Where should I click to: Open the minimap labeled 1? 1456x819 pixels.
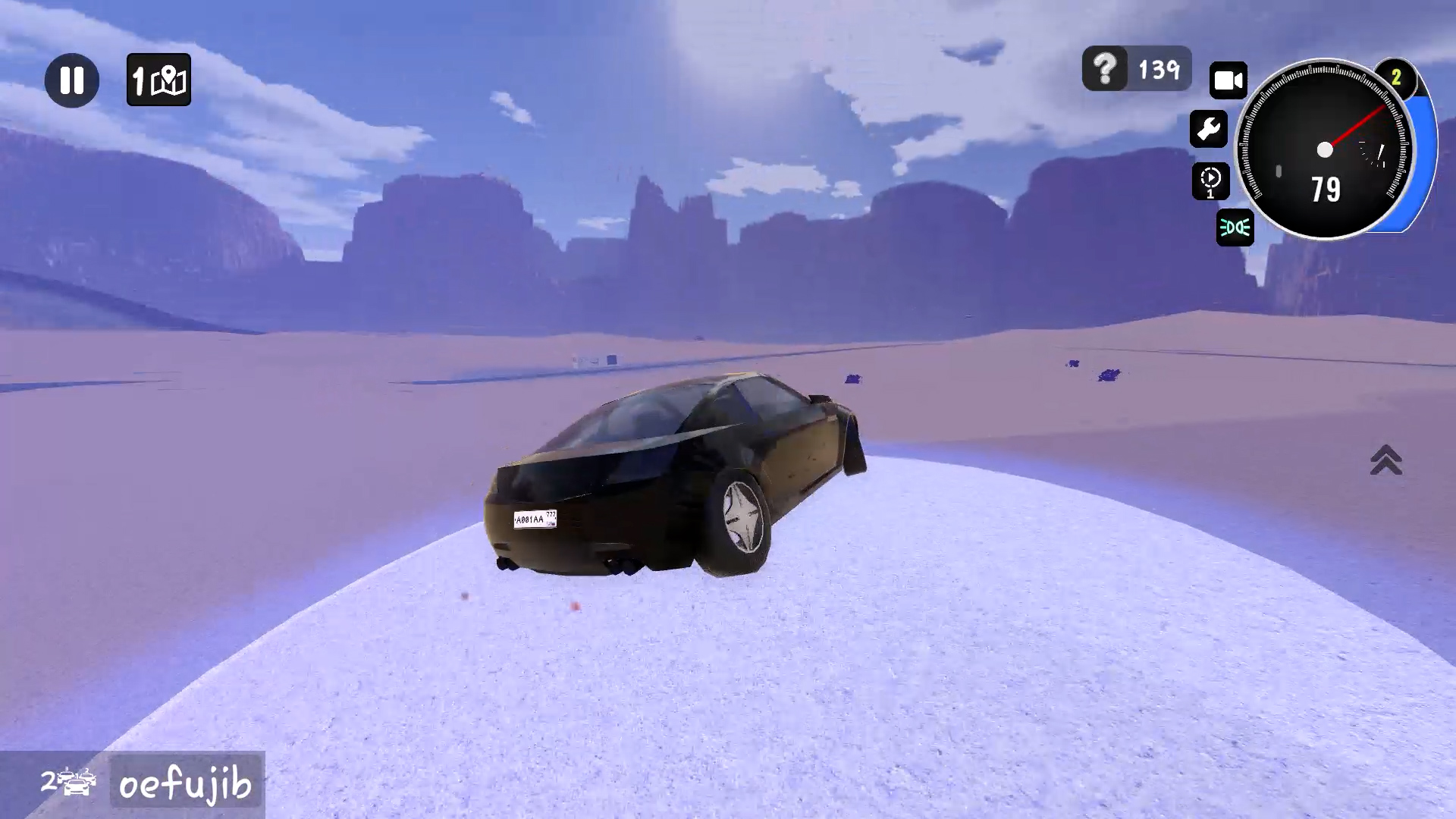(158, 80)
